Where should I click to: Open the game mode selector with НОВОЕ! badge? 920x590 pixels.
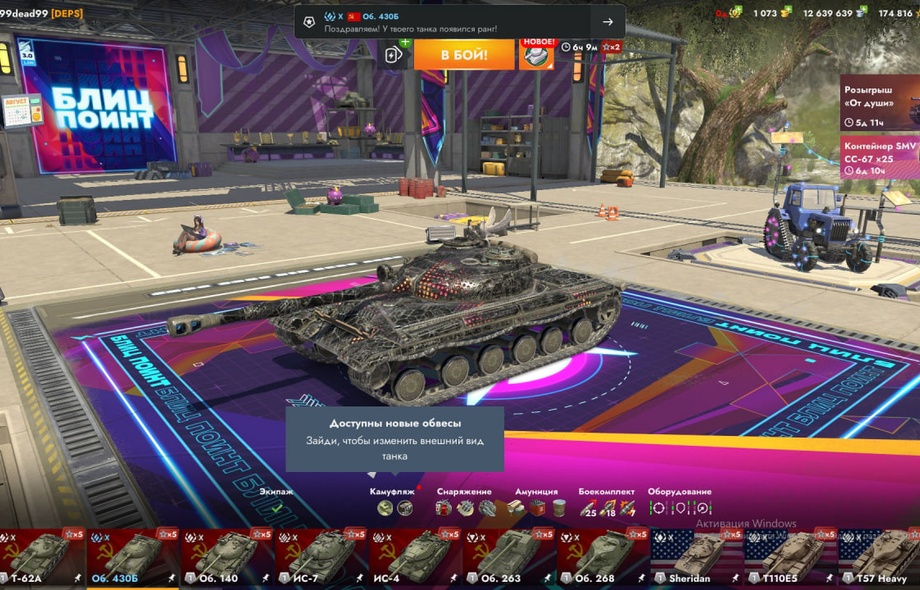536,54
